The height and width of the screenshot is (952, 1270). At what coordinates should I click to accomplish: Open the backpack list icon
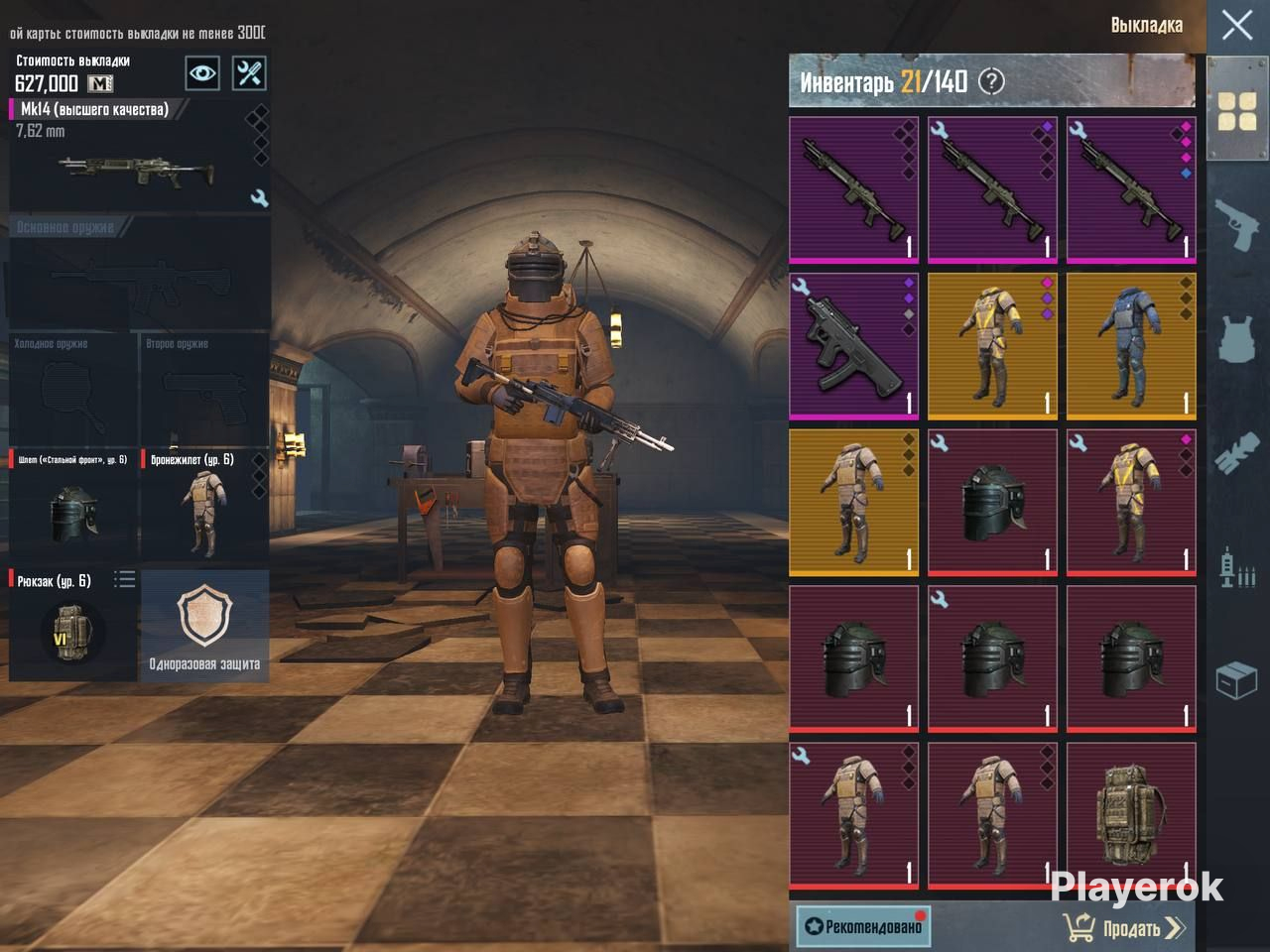click(124, 579)
